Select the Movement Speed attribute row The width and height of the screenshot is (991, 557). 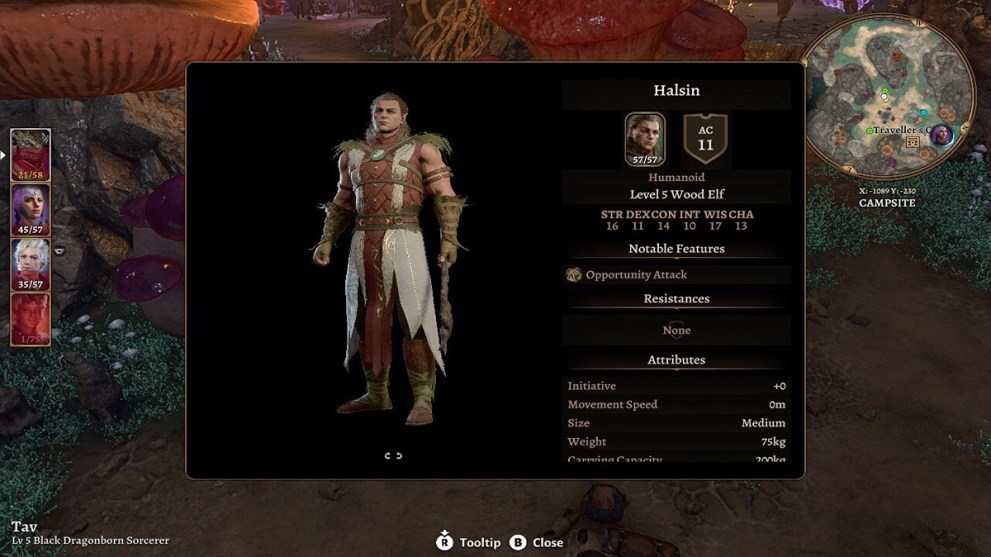pos(676,405)
